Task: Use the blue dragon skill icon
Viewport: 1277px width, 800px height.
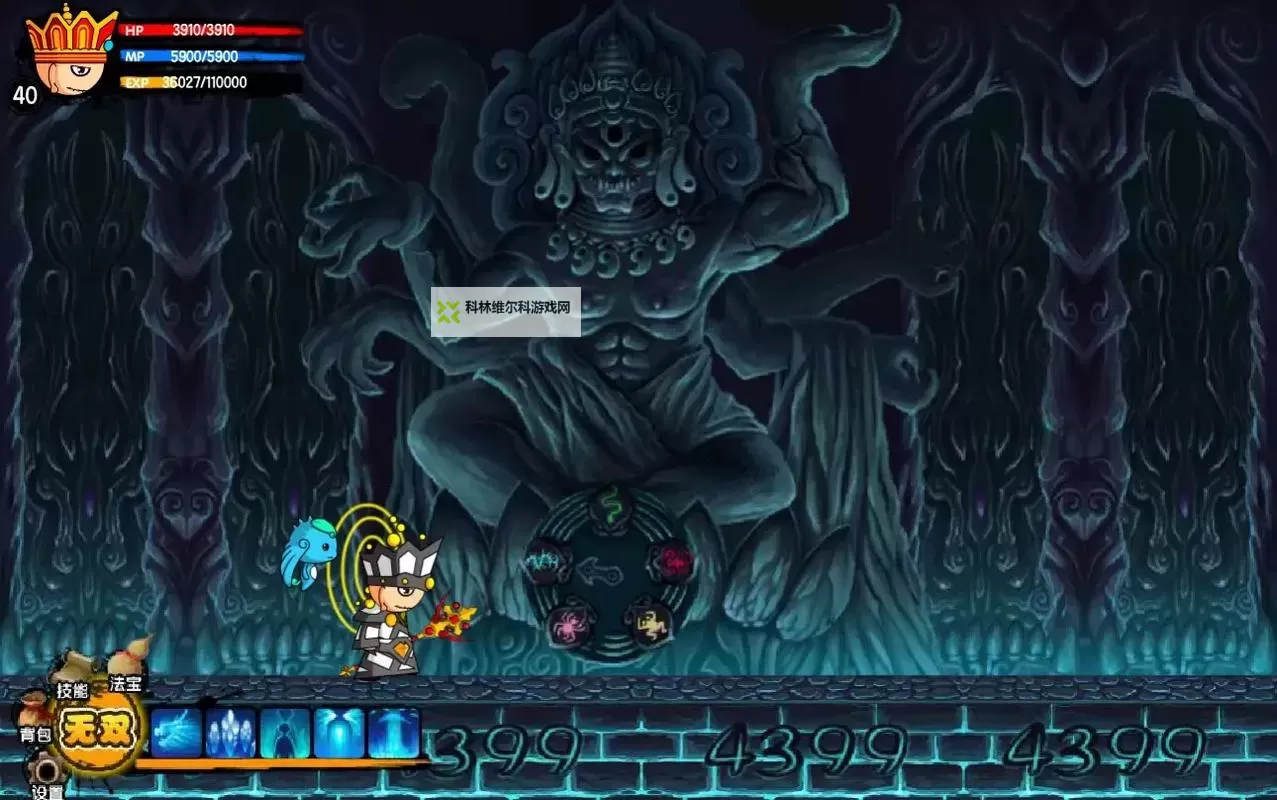Action: (177, 733)
